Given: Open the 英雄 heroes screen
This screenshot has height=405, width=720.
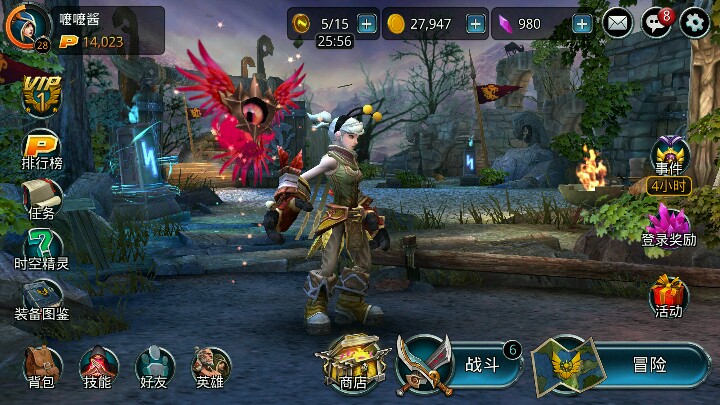Looking at the screenshot, I should coord(210,367).
